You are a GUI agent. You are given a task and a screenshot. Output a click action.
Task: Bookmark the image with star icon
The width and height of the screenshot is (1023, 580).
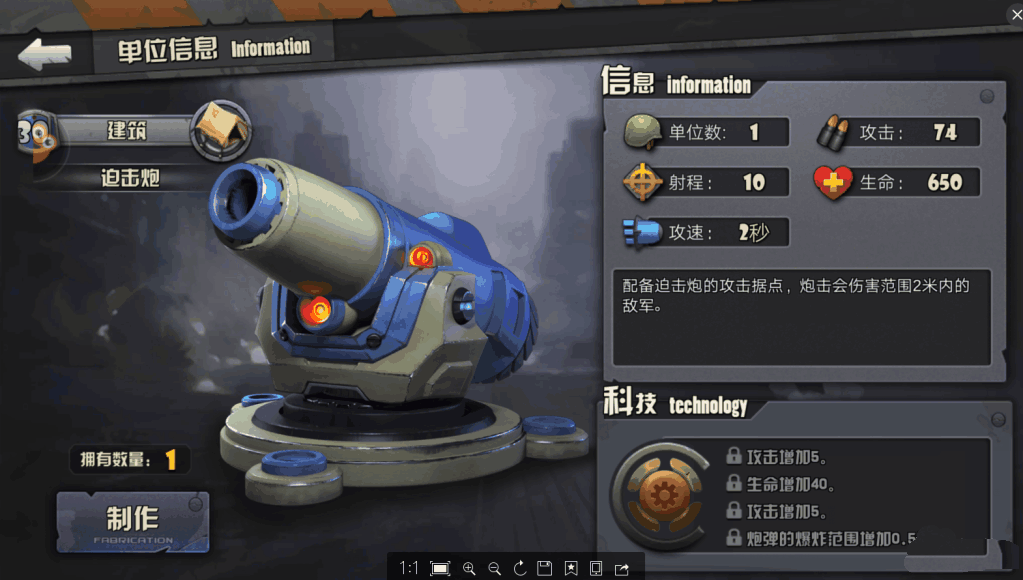click(x=571, y=568)
